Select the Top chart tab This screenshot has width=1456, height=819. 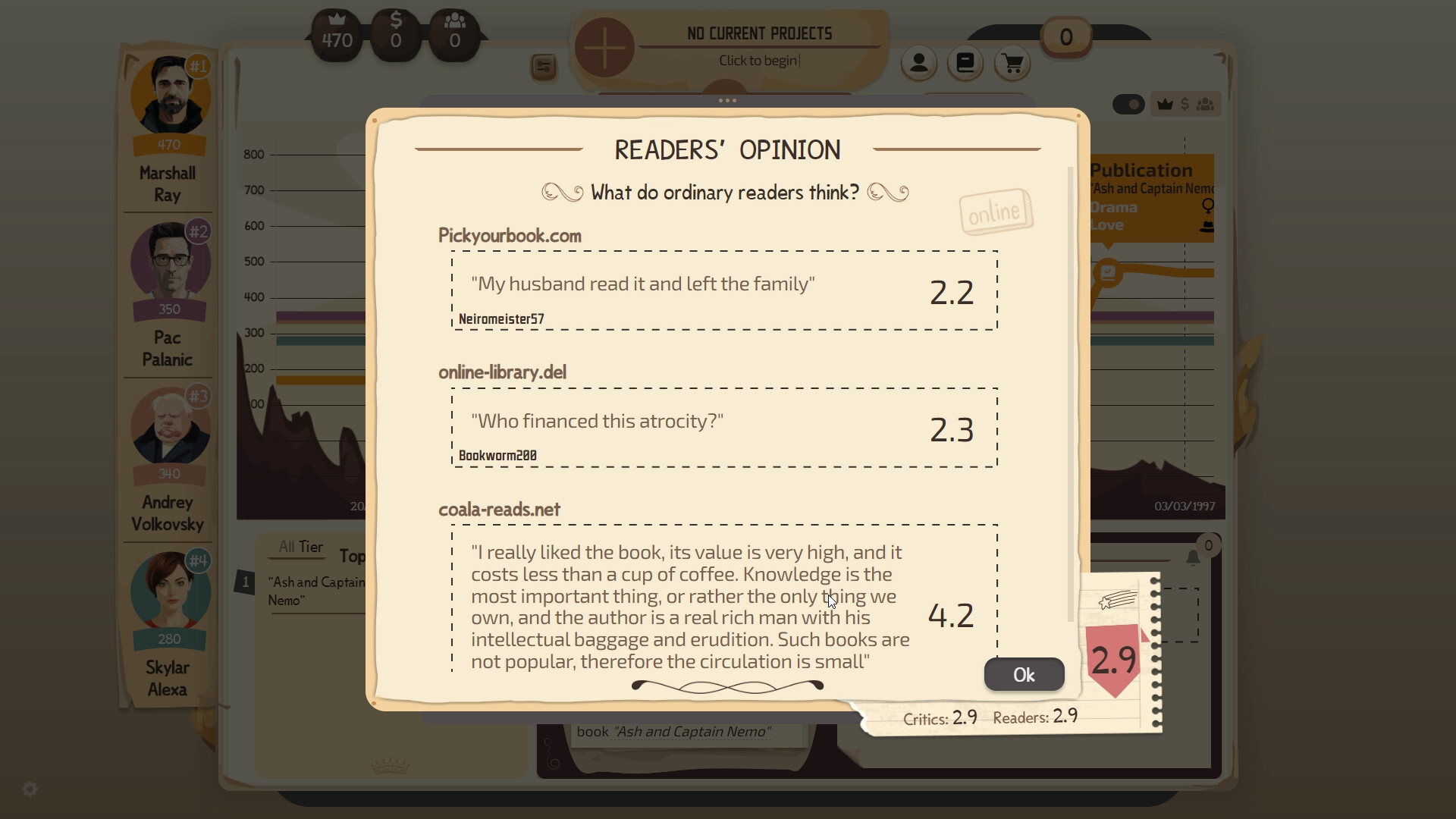(x=353, y=556)
